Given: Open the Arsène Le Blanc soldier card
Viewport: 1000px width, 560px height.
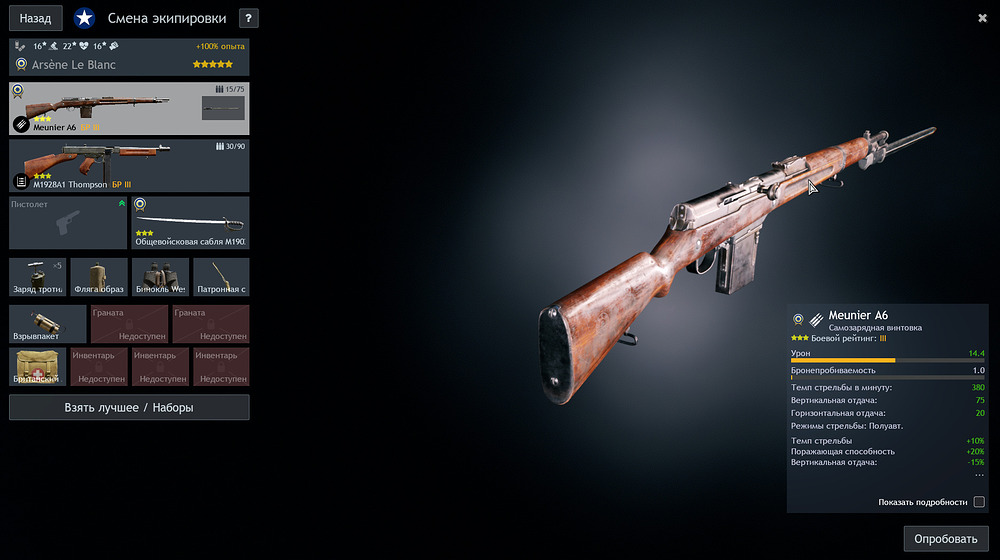Looking at the screenshot, I should 129,56.
